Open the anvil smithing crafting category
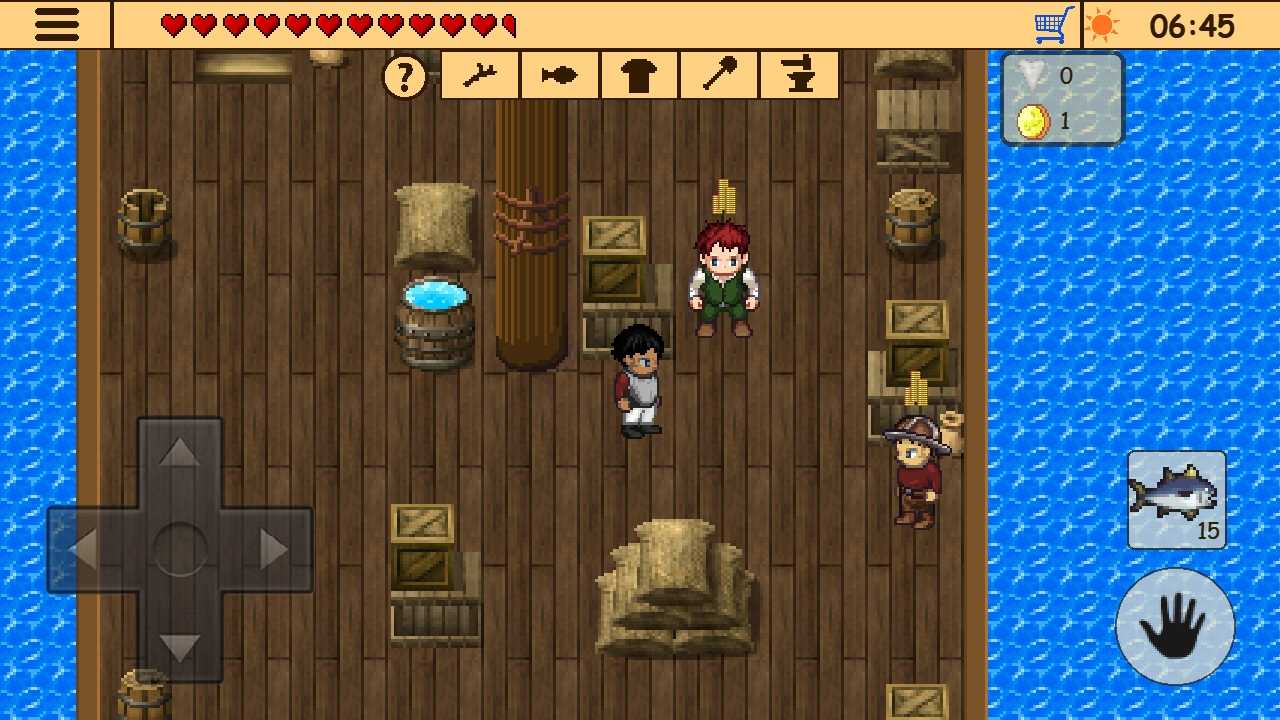The image size is (1280, 720). coord(798,75)
